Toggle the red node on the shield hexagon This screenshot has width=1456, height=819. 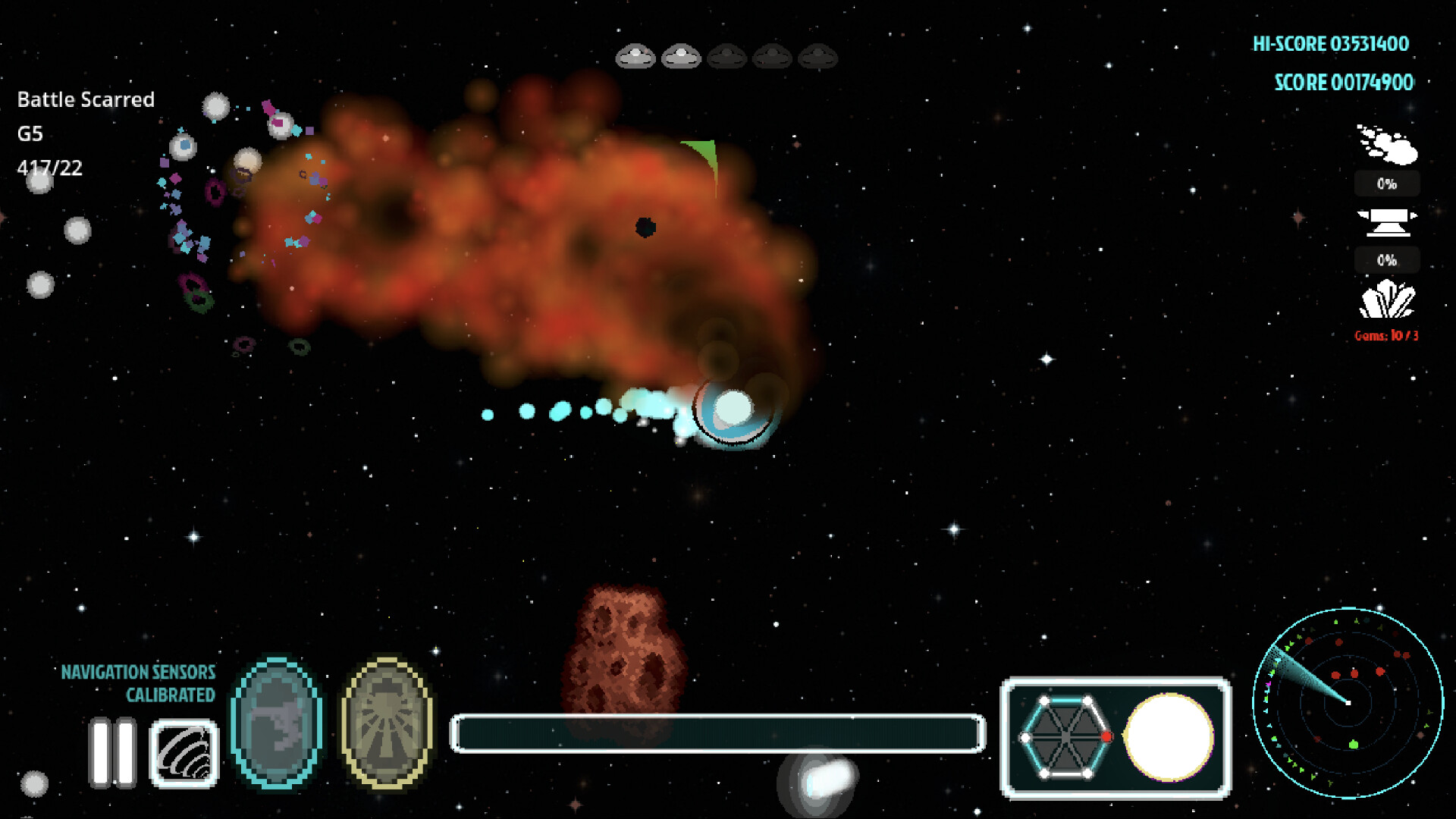(1106, 734)
